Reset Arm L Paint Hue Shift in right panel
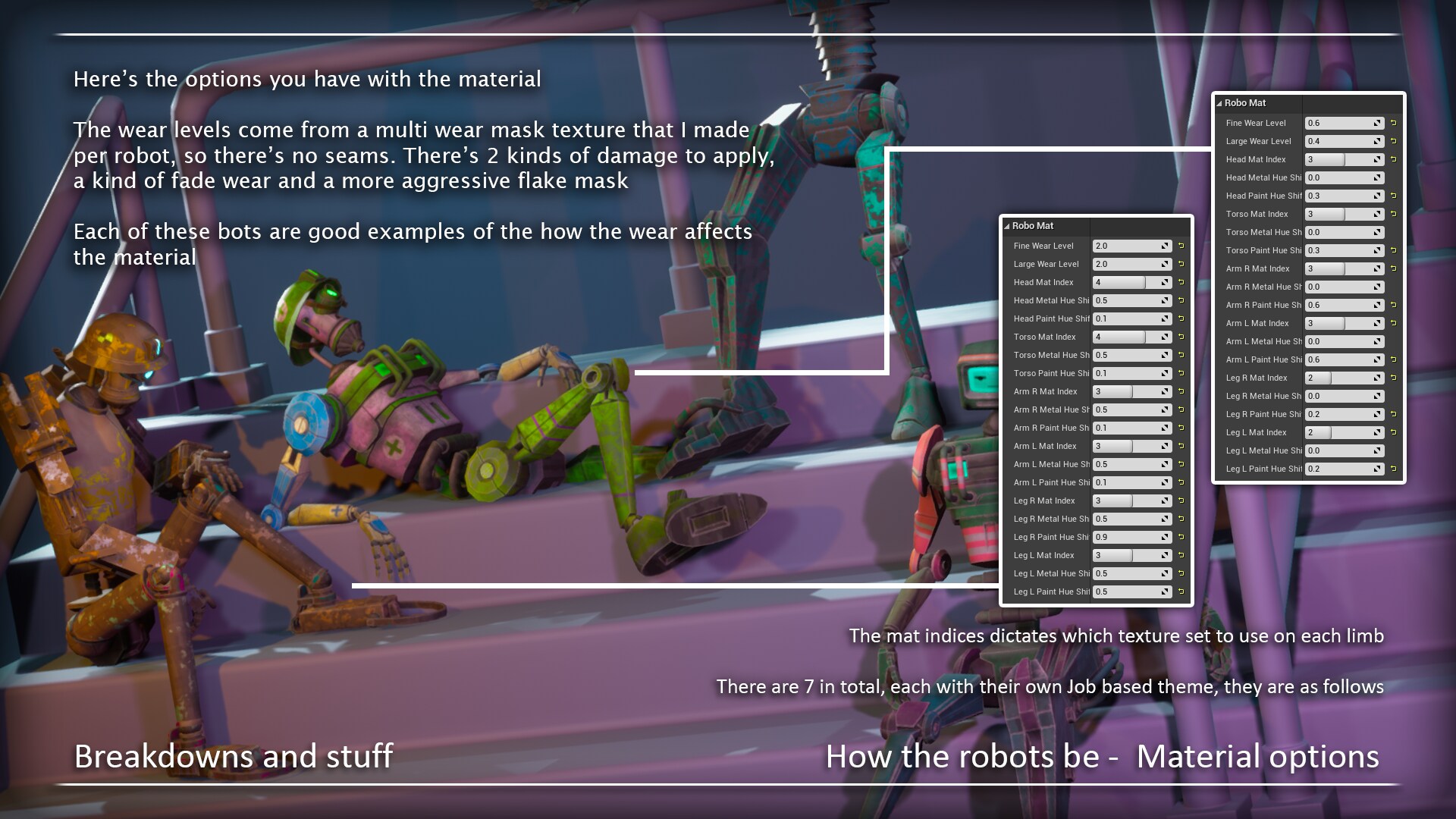 pyautogui.click(x=1394, y=359)
